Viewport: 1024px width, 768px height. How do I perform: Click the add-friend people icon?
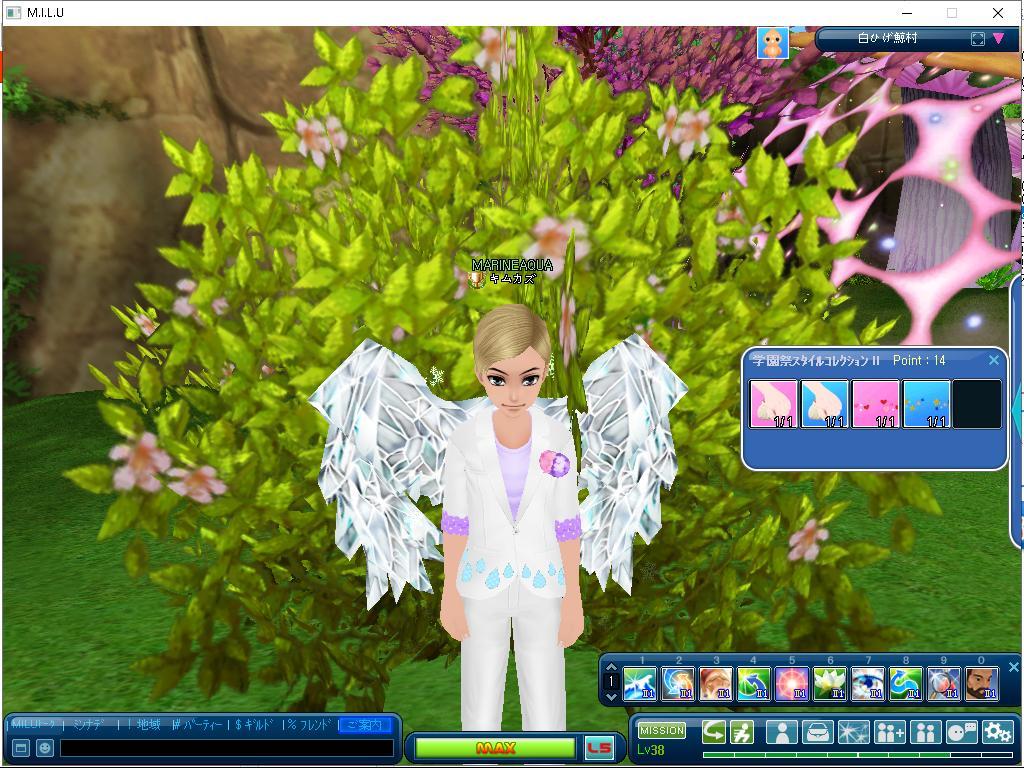pyautogui.click(x=889, y=732)
